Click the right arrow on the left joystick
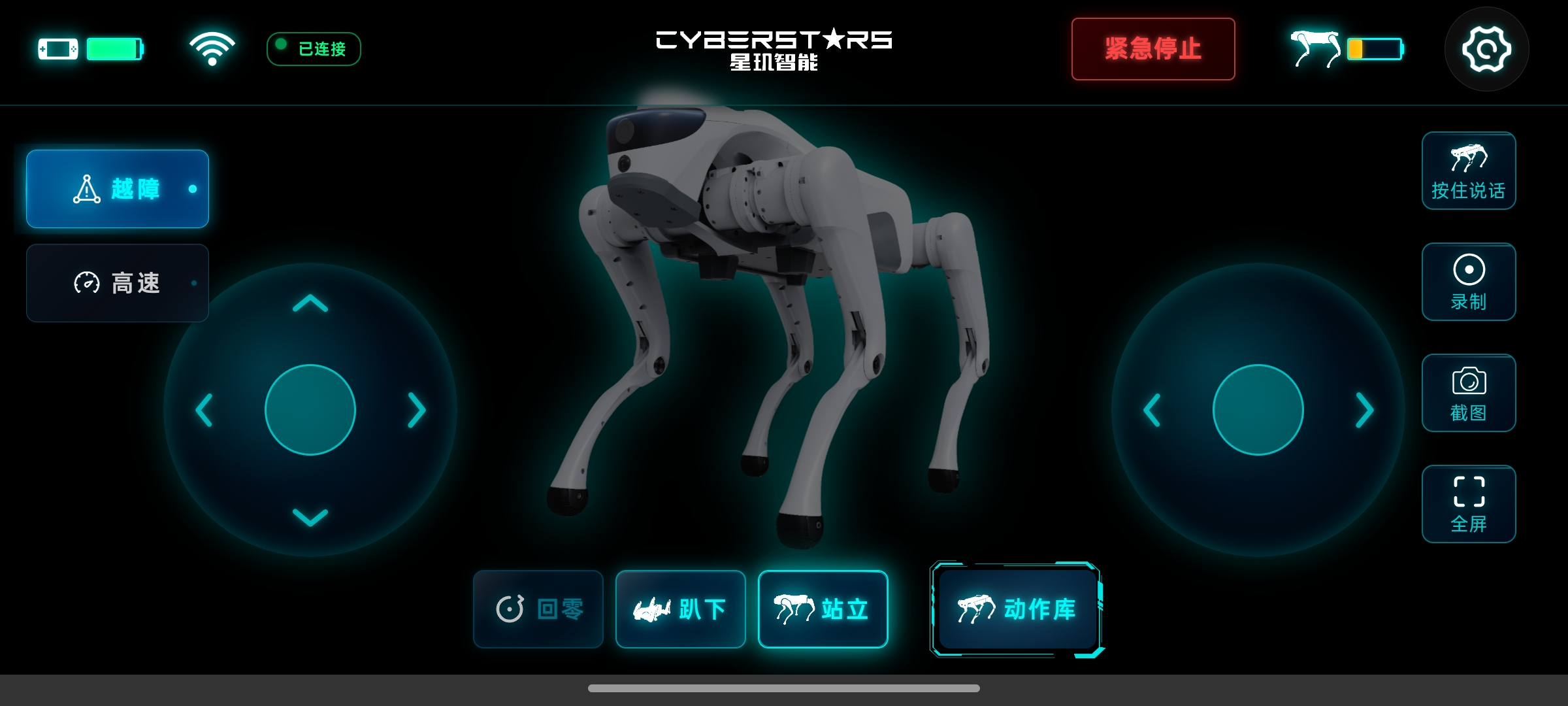 [416, 411]
